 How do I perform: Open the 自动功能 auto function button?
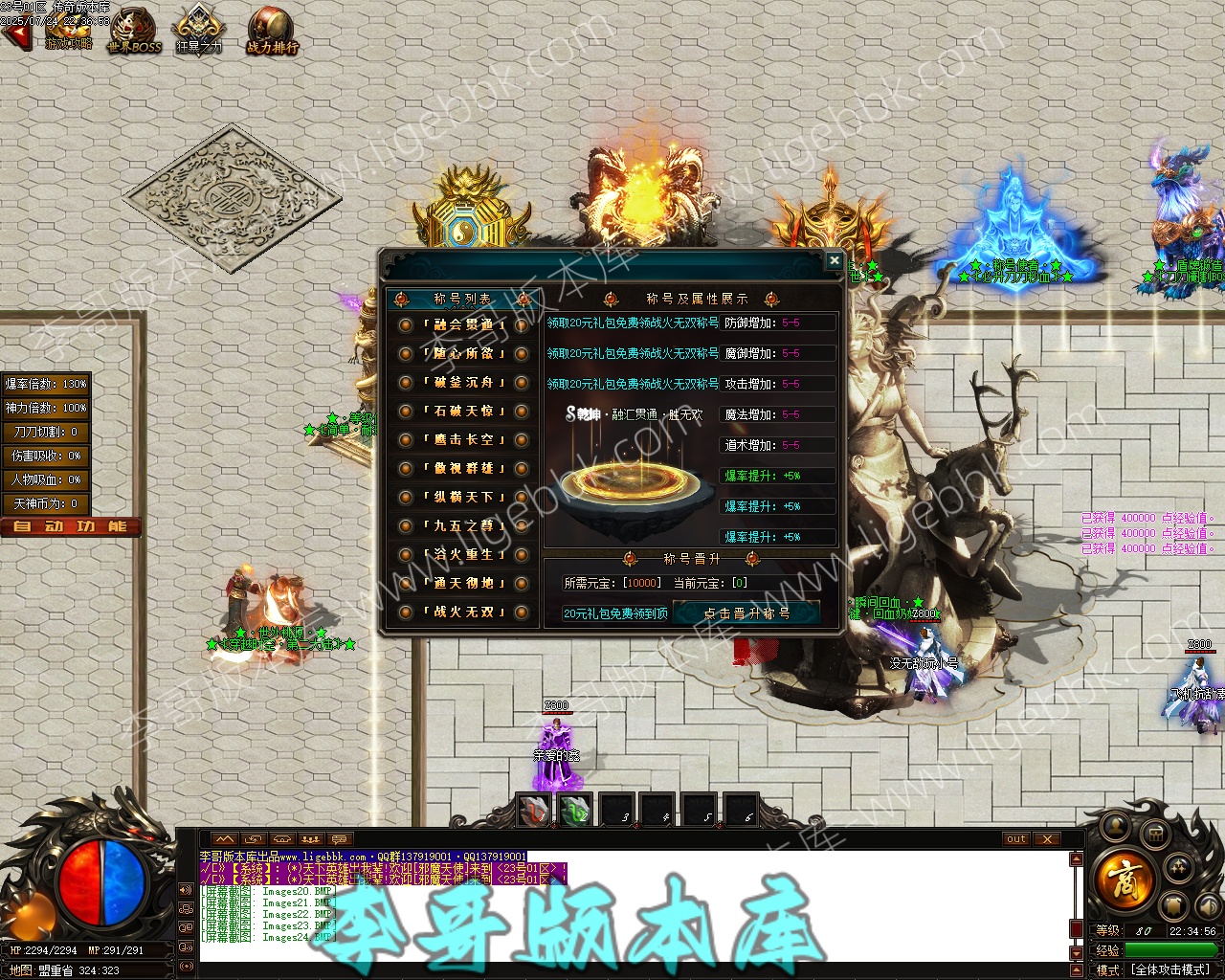pos(71,526)
